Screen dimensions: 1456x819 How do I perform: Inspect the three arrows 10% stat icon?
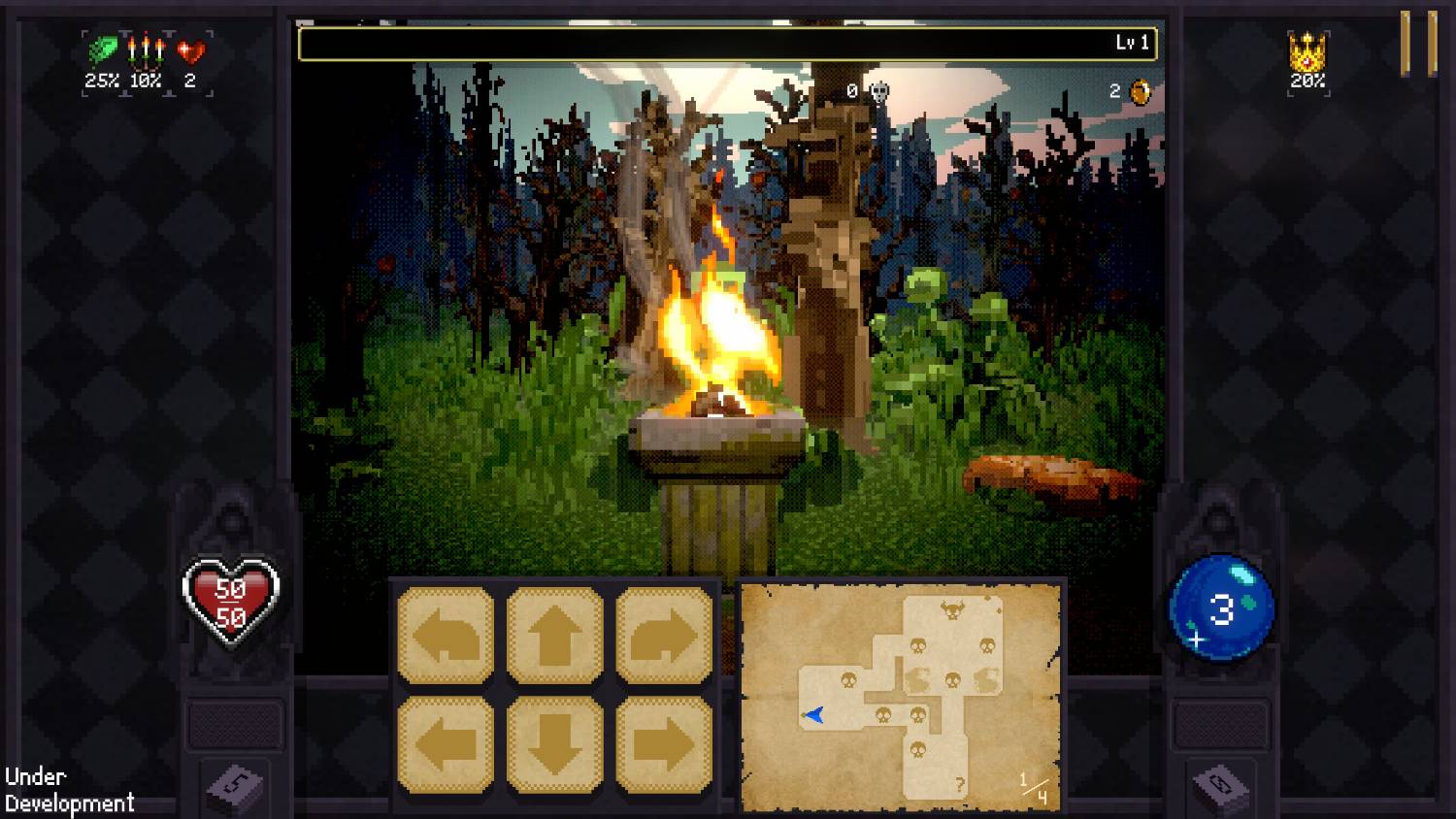(x=146, y=50)
